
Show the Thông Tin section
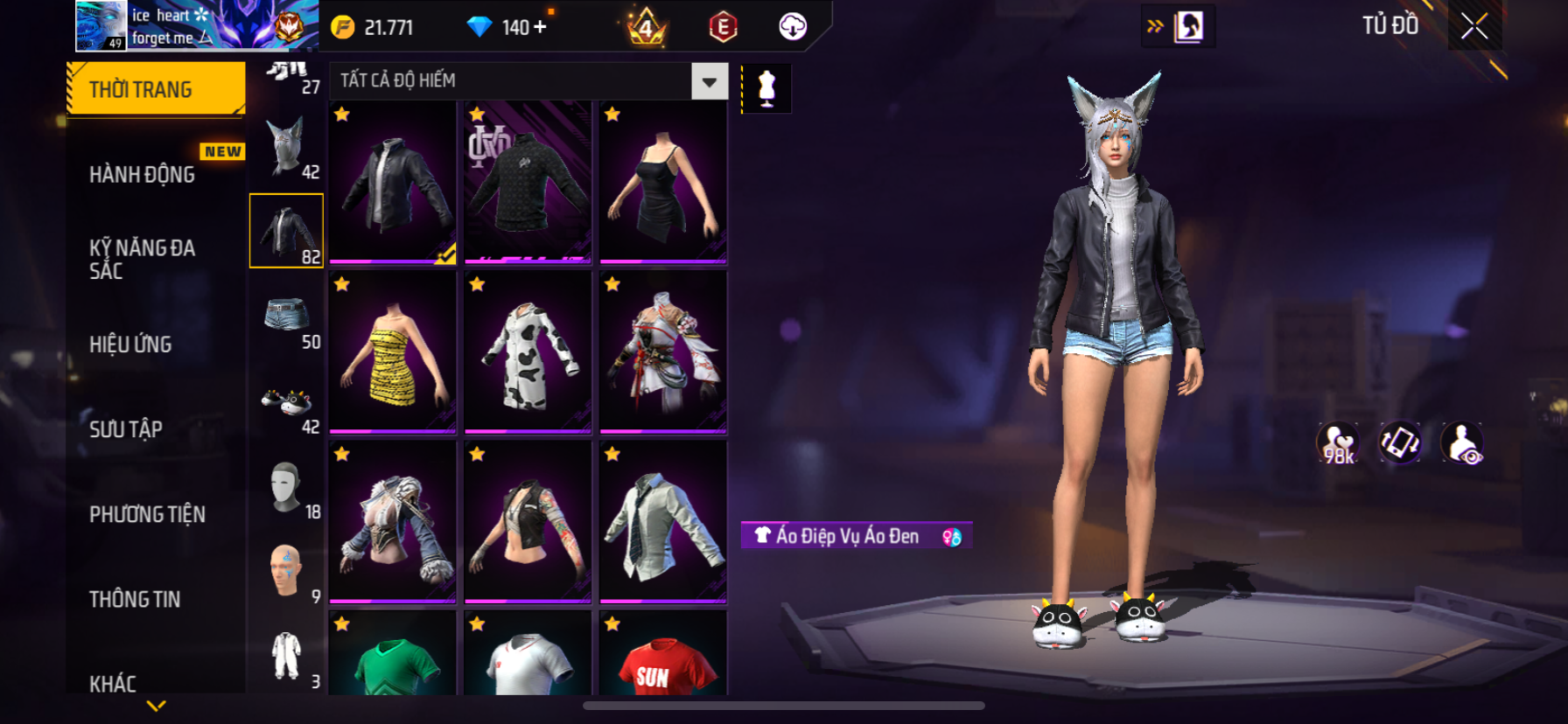point(135,599)
